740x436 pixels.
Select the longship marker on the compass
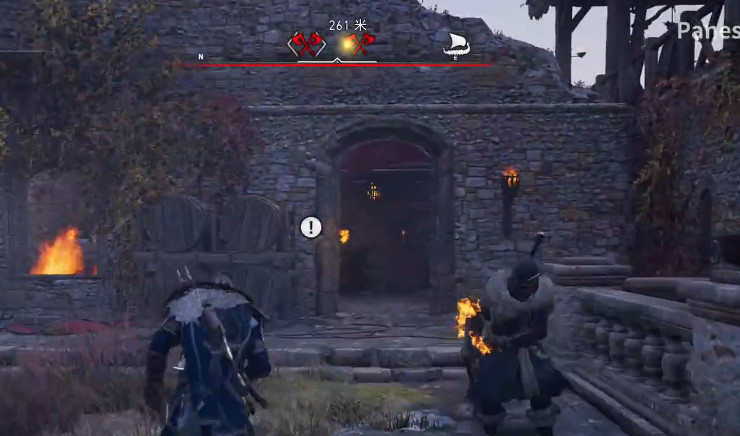click(456, 45)
